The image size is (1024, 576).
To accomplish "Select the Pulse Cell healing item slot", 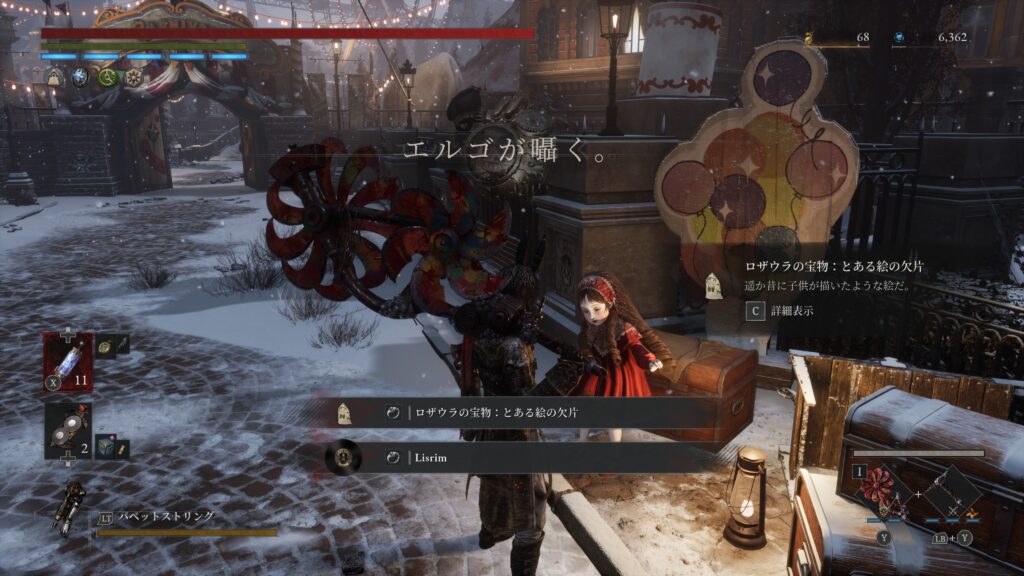I will [68, 358].
